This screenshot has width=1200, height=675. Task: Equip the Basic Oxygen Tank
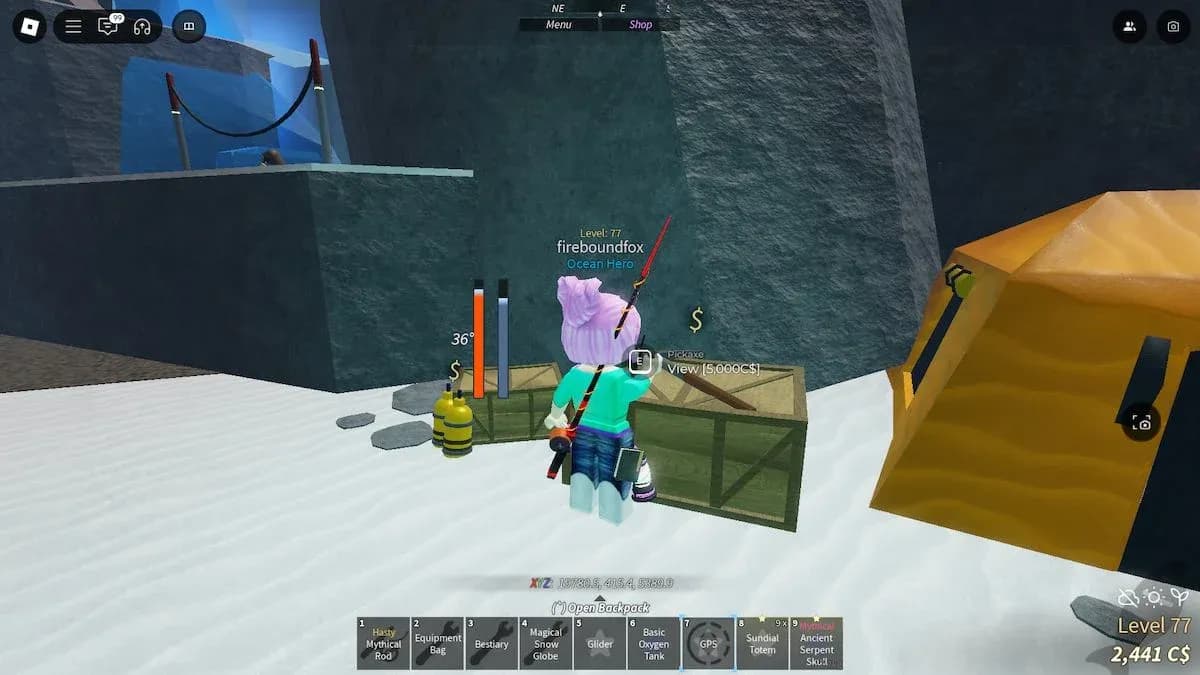click(654, 643)
